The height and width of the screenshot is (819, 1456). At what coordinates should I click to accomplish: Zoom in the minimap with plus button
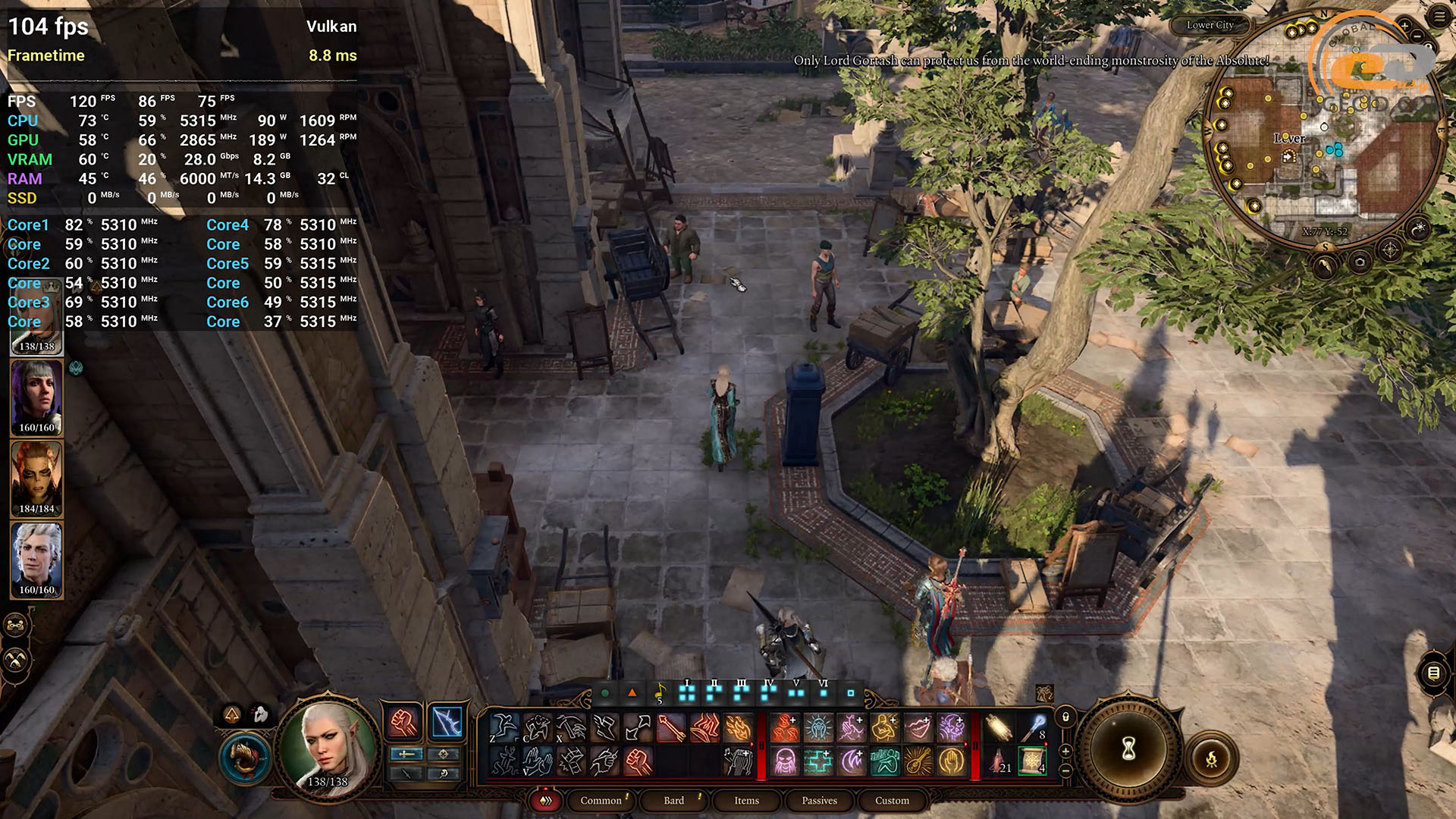tap(1404, 26)
